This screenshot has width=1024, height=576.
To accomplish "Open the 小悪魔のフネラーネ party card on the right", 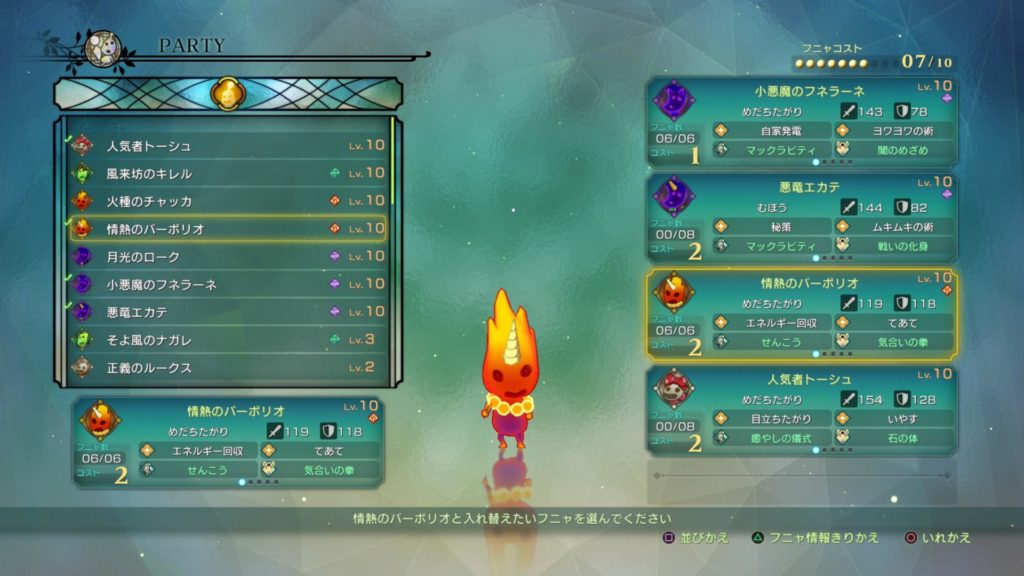I will pos(802,123).
